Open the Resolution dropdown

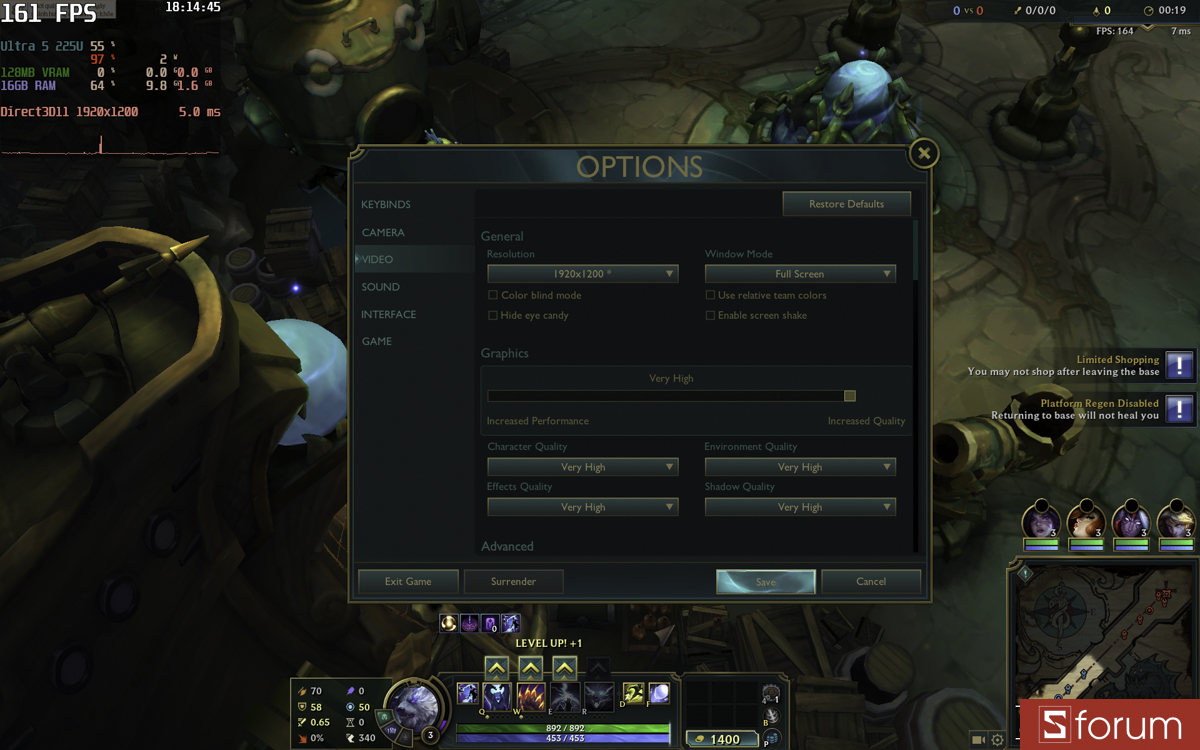[582, 274]
